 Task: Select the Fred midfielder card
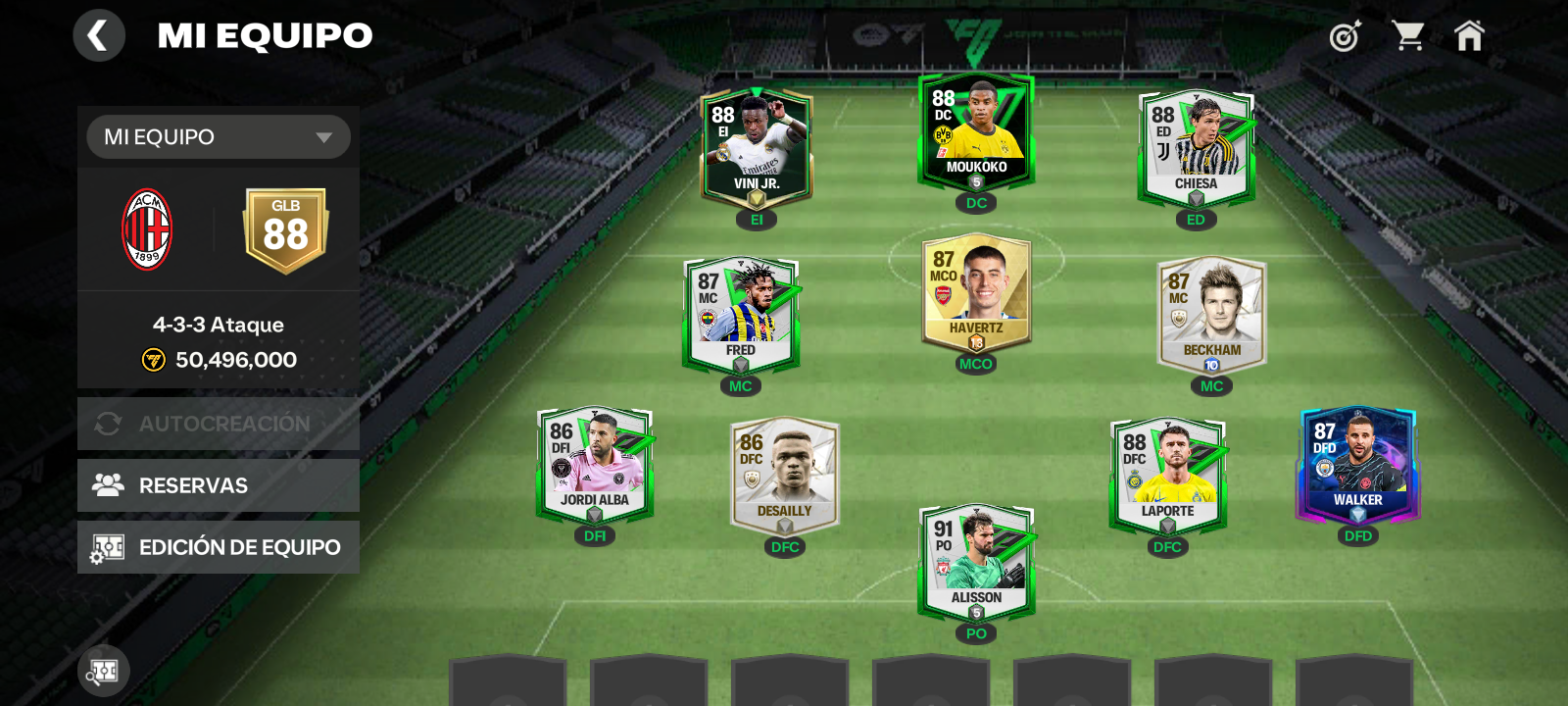[741, 314]
